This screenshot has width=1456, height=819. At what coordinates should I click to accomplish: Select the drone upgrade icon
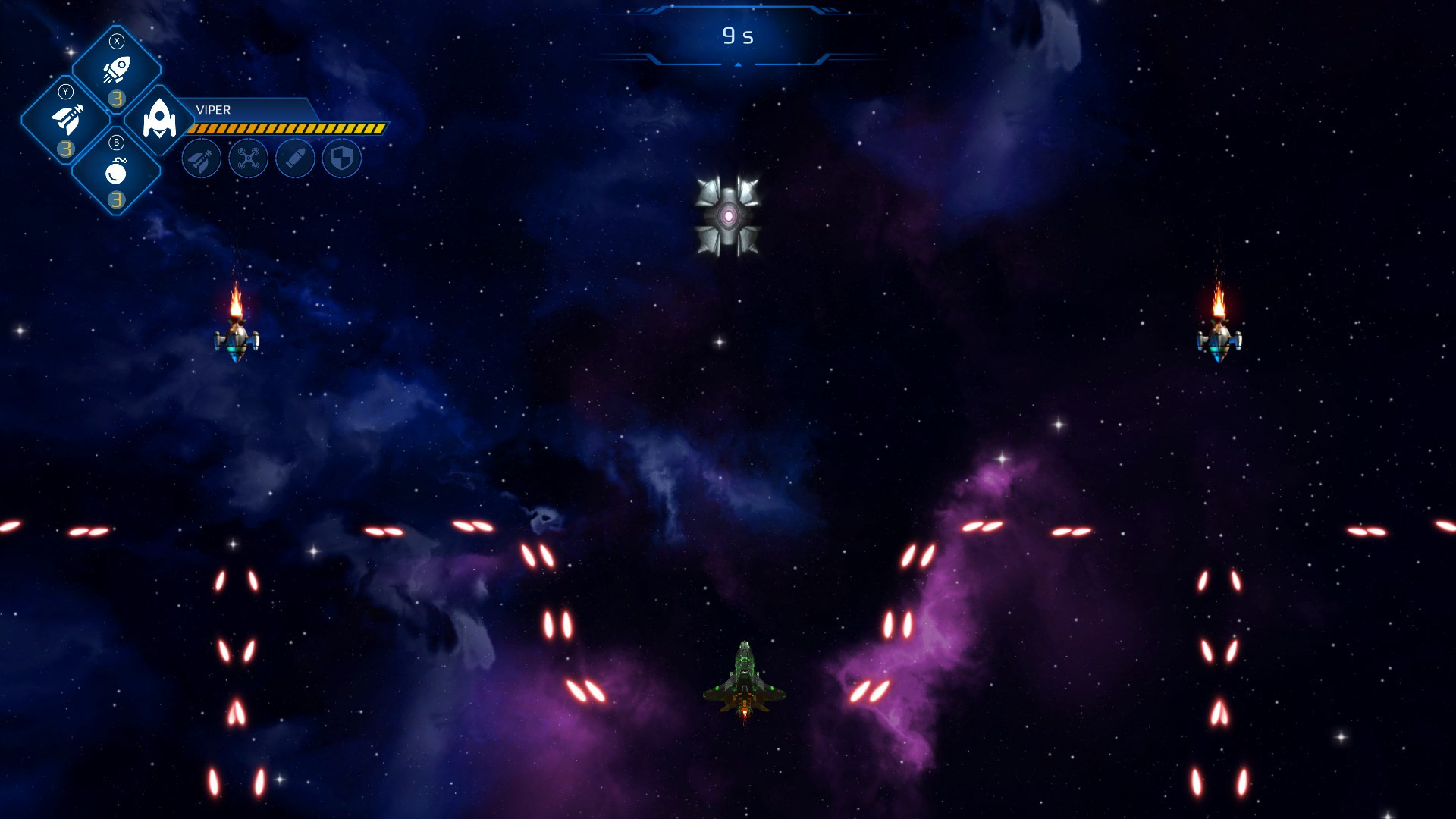point(249,159)
